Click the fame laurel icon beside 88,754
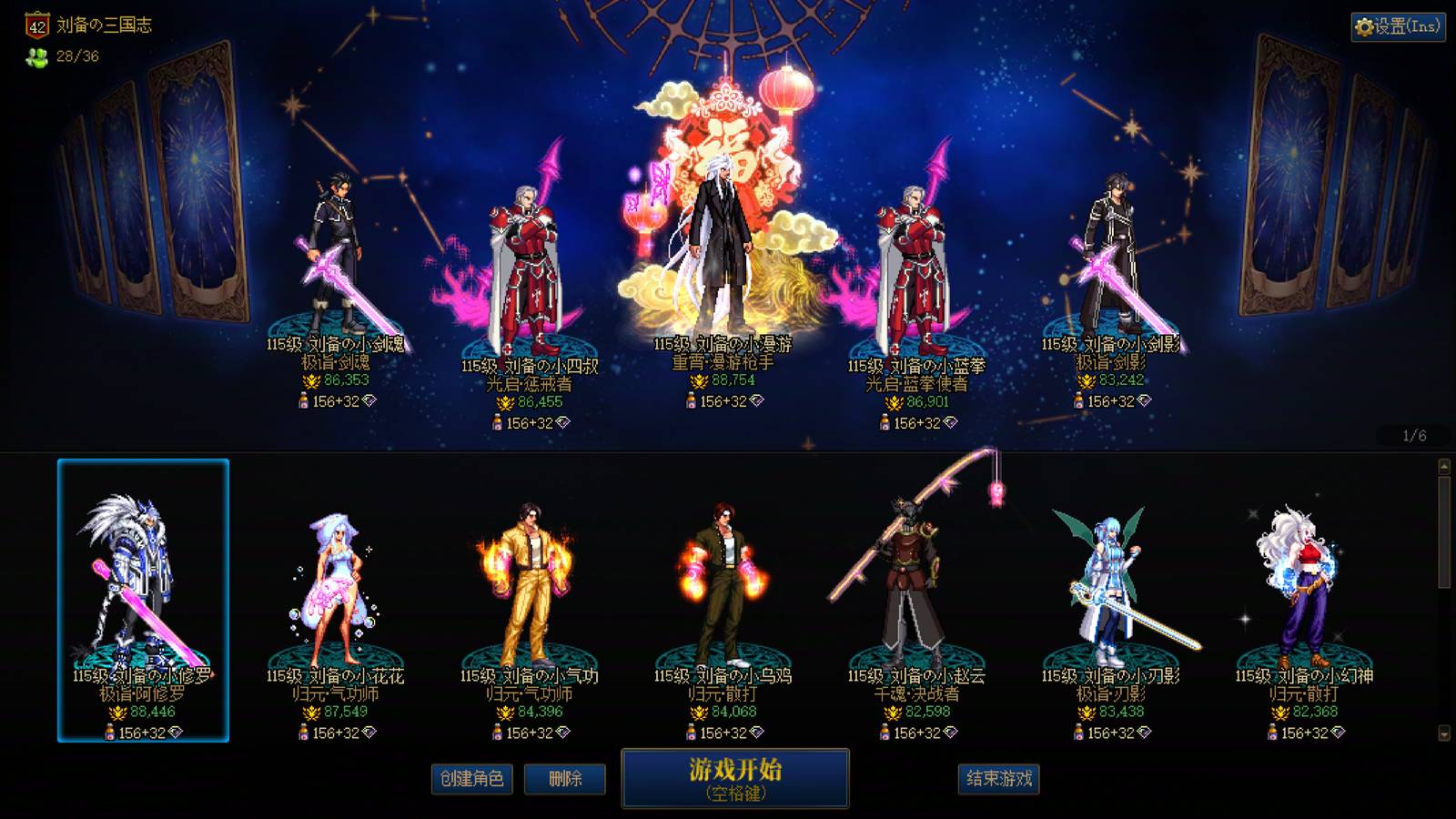Screen dimensions: 1456x819 coord(699,381)
